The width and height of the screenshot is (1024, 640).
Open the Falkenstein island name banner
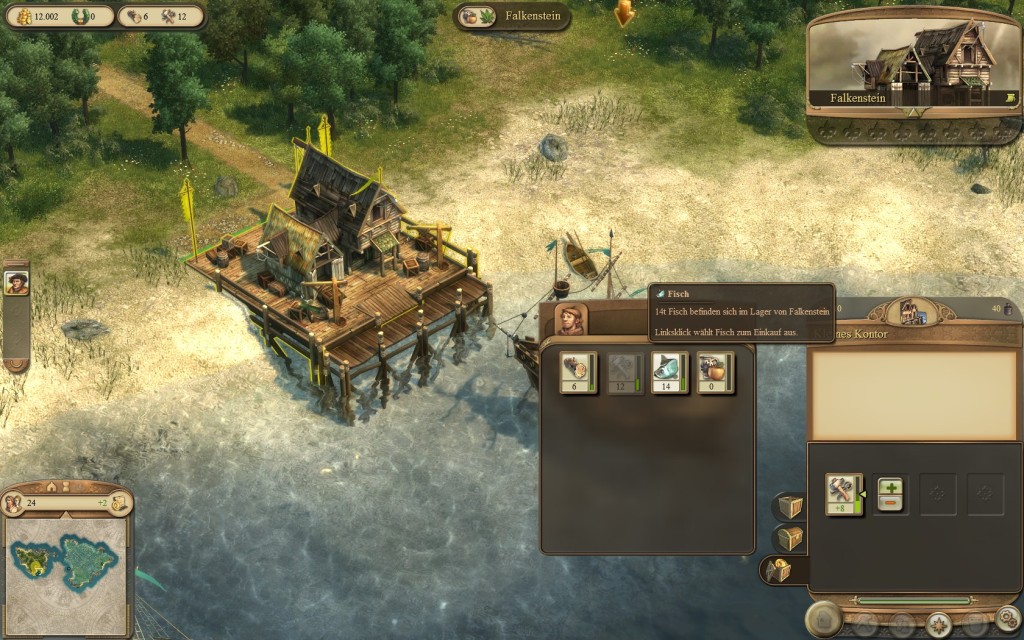pyautogui.click(x=512, y=17)
